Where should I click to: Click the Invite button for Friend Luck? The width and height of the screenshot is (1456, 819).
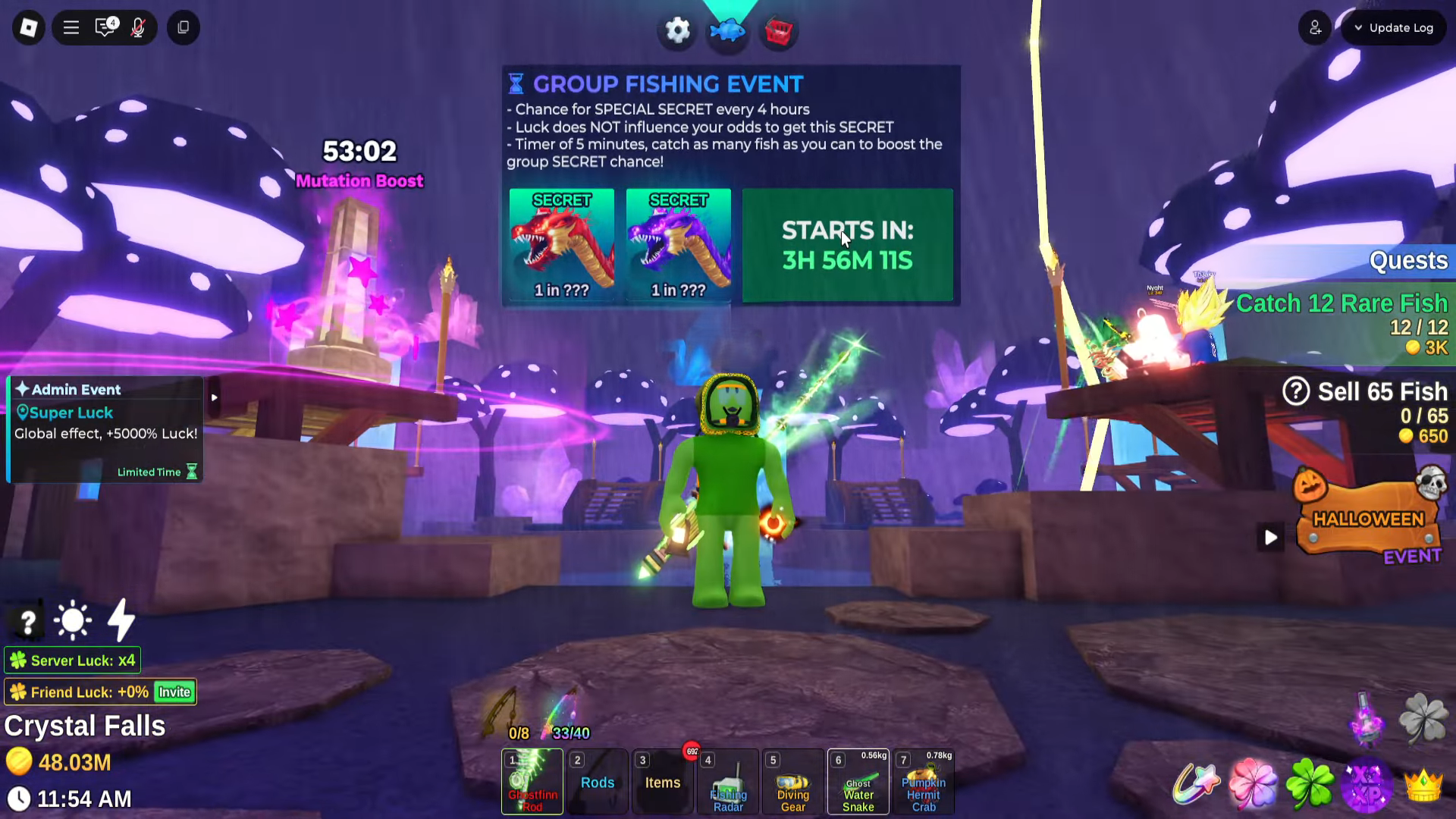[173, 692]
